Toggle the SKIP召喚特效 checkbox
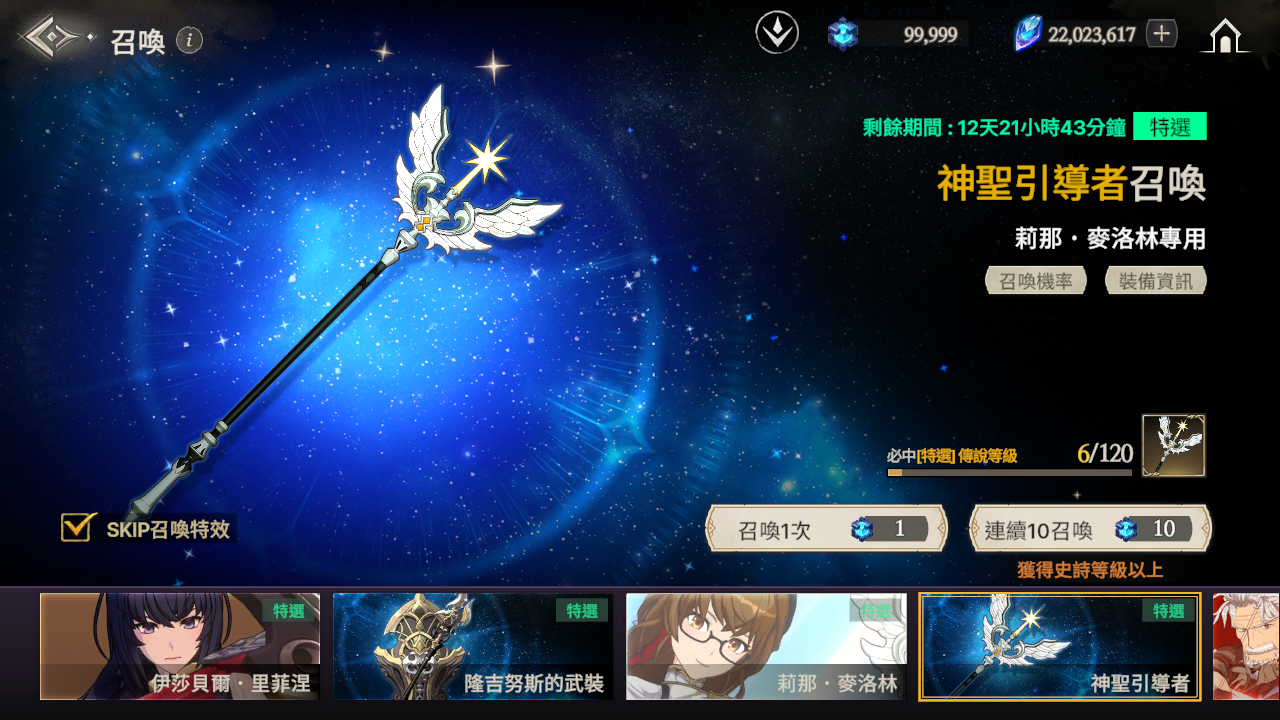Image resolution: width=1280 pixels, height=720 pixels. click(77, 527)
